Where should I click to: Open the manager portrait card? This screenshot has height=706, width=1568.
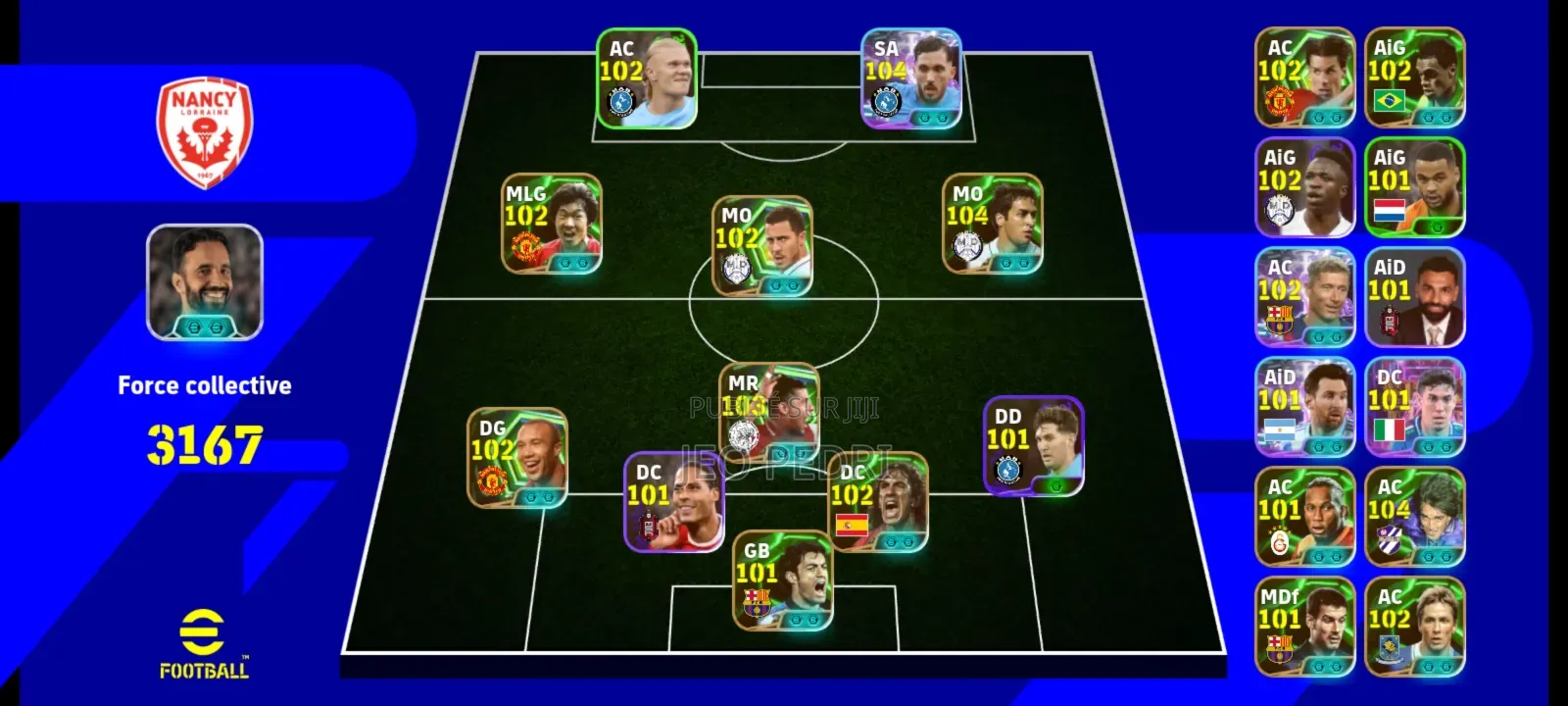click(205, 282)
